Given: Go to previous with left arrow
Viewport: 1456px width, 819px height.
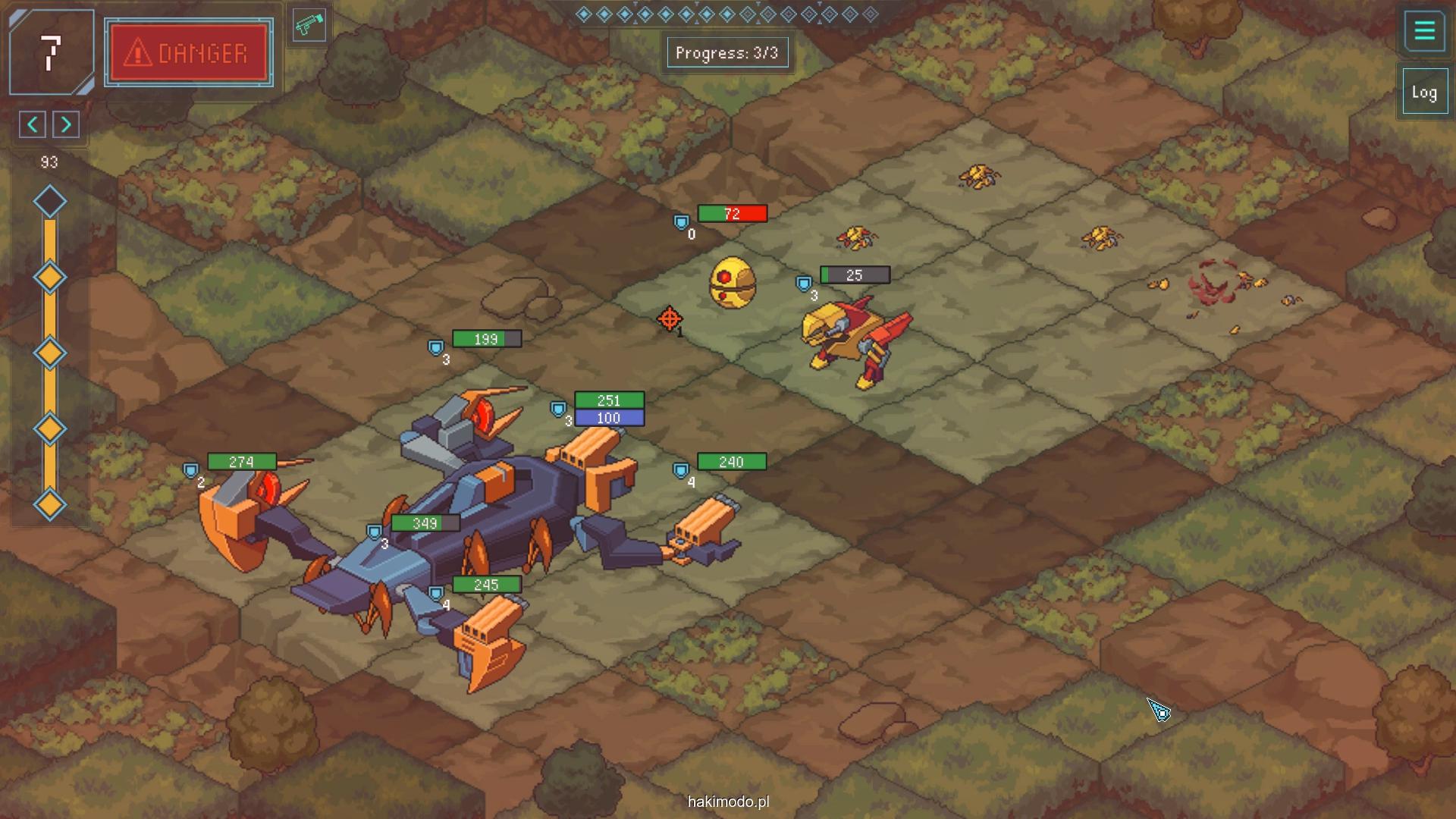Looking at the screenshot, I should point(33,124).
